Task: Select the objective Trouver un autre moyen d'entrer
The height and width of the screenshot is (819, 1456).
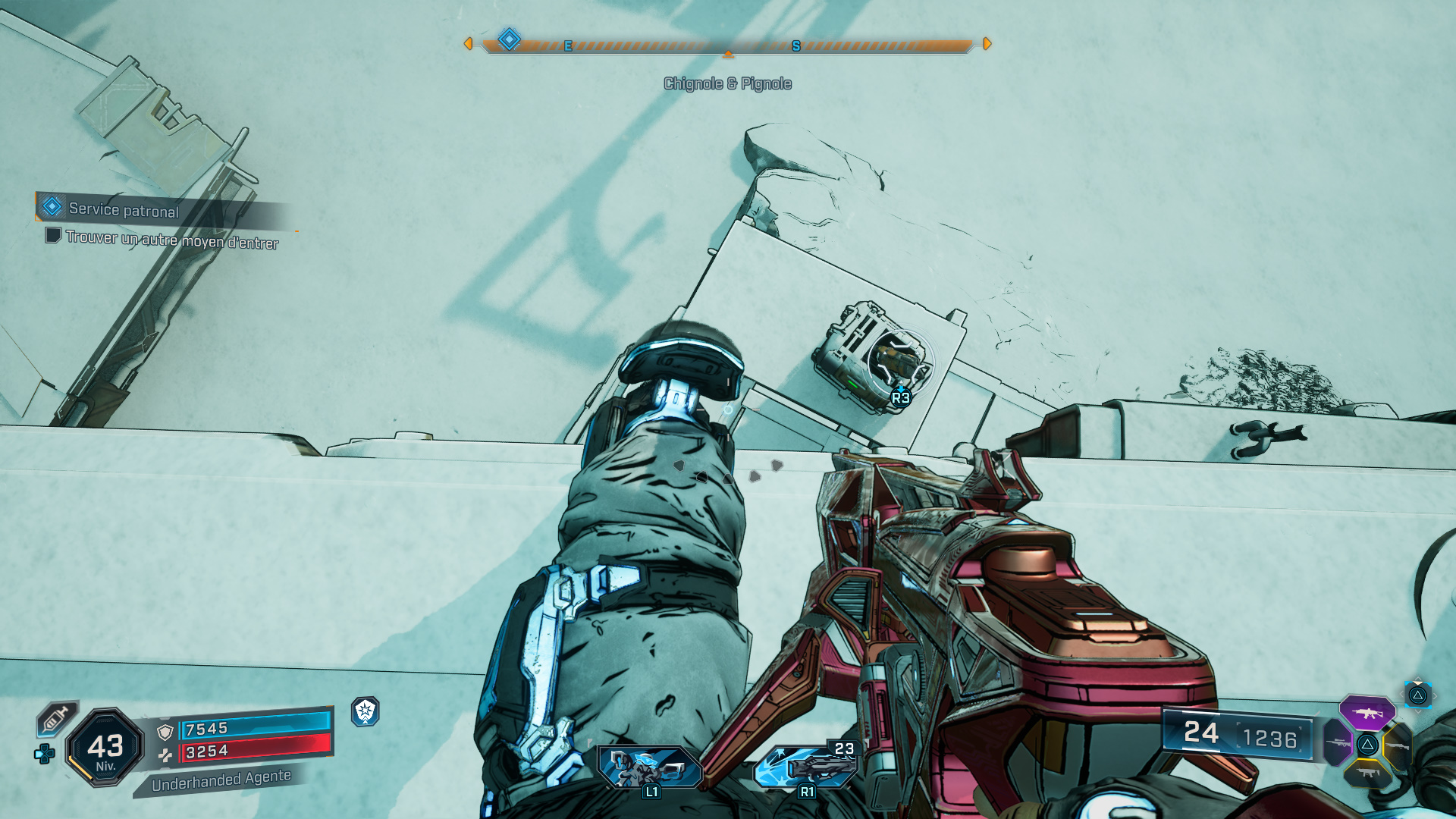Action: [171, 240]
